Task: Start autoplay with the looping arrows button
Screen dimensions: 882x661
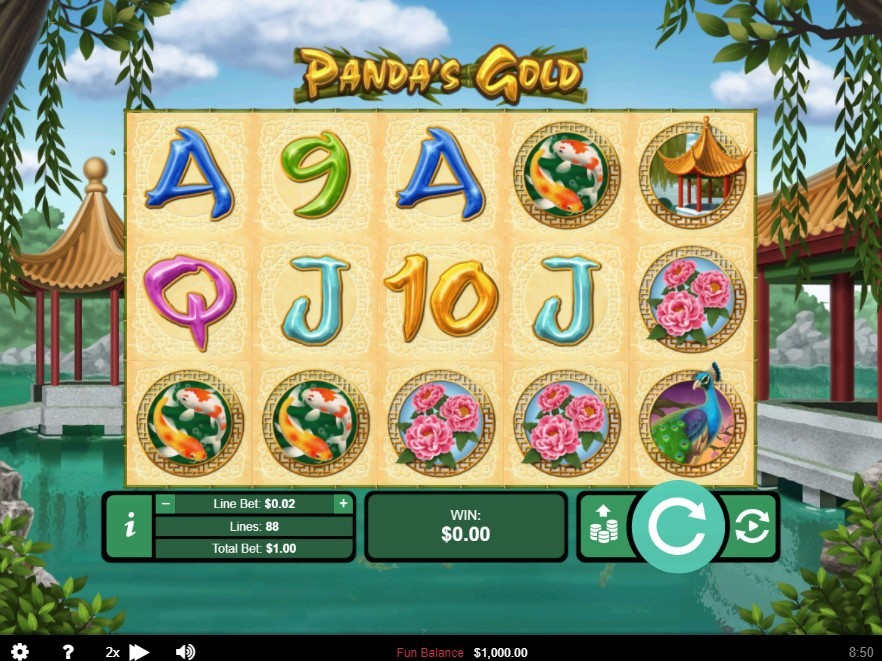Action: tap(751, 526)
